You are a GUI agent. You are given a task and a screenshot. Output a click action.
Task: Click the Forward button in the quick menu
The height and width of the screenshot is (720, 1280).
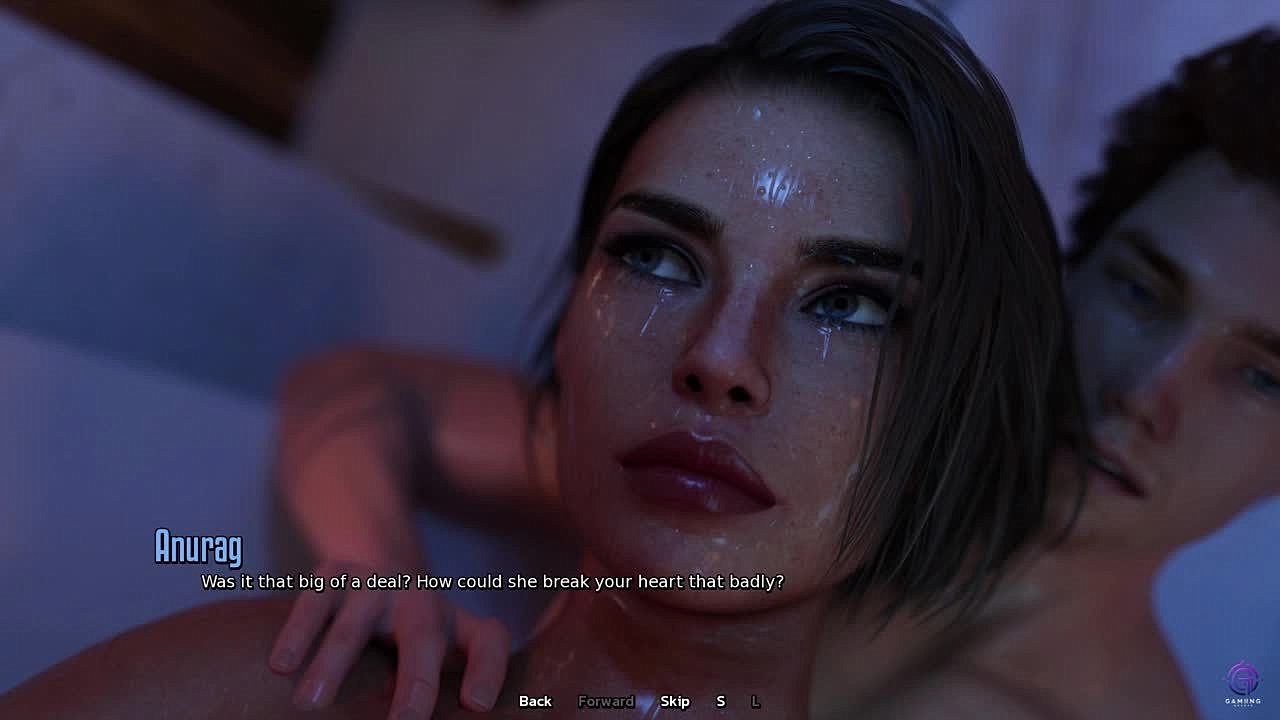tap(606, 701)
